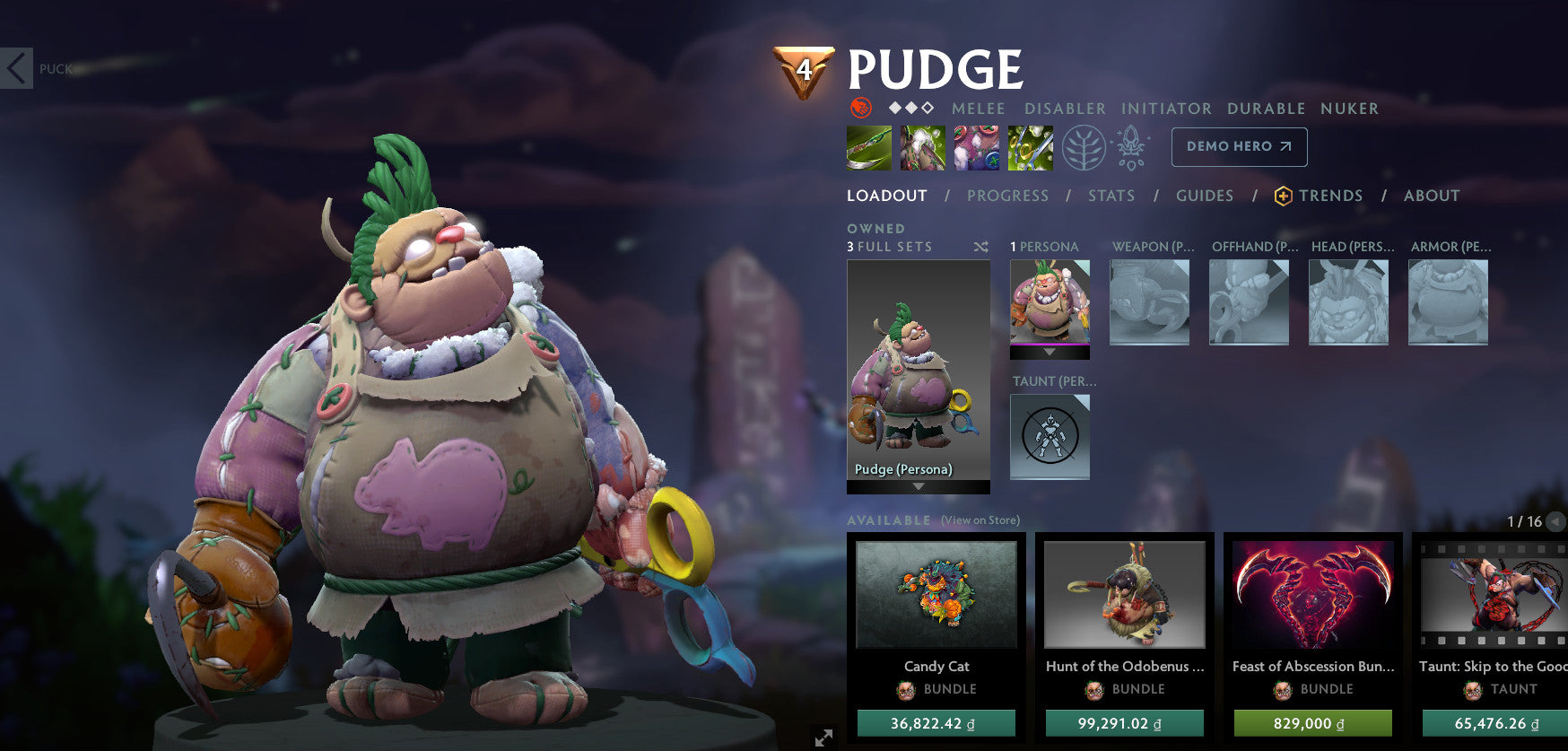This screenshot has height=751, width=1568.
Task: Click the Aghanim's upgrades icon beside the talents
Action: pos(1132,151)
